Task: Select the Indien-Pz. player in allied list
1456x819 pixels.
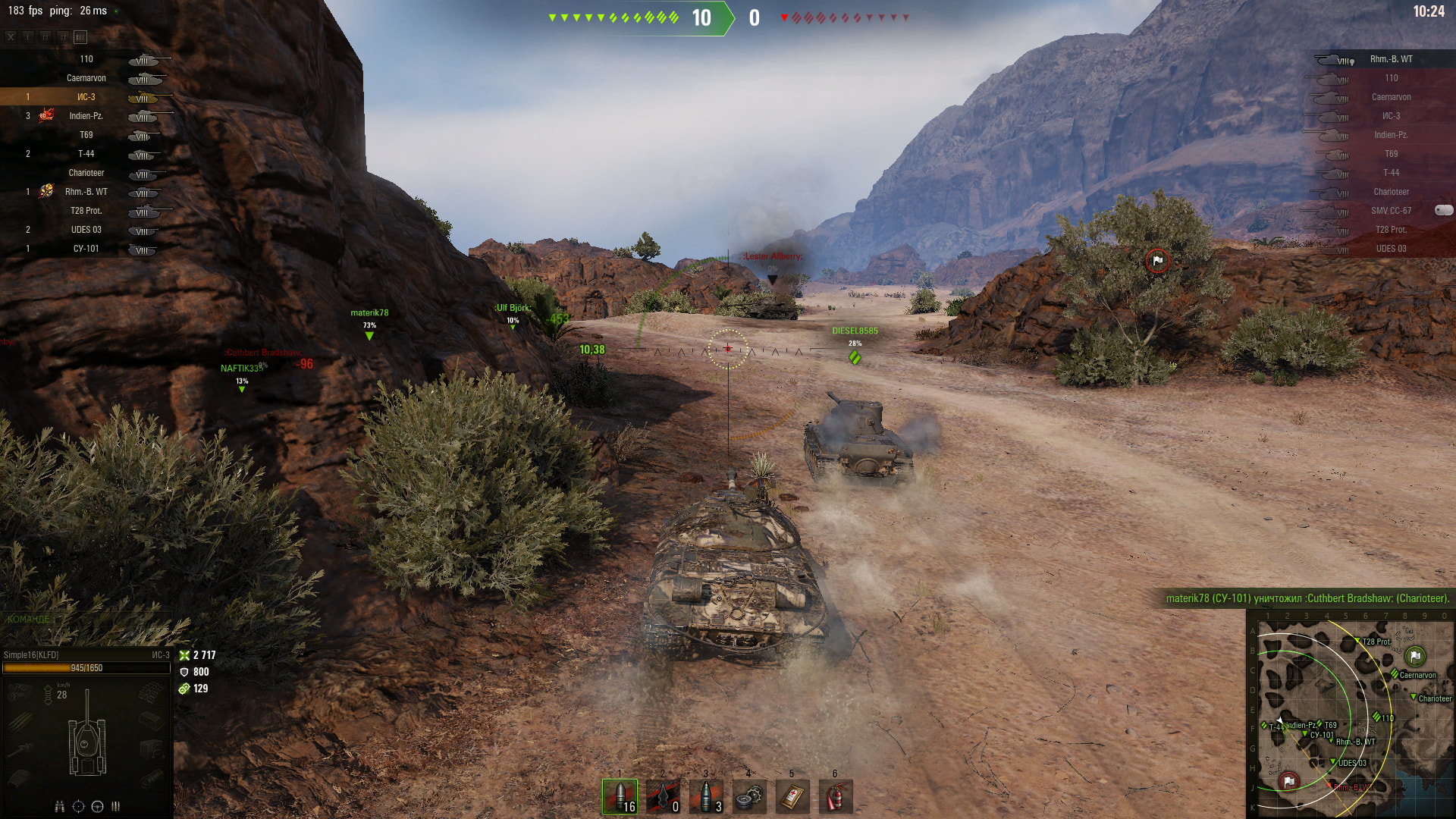Action: pyautogui.click(x=86, y=116)
